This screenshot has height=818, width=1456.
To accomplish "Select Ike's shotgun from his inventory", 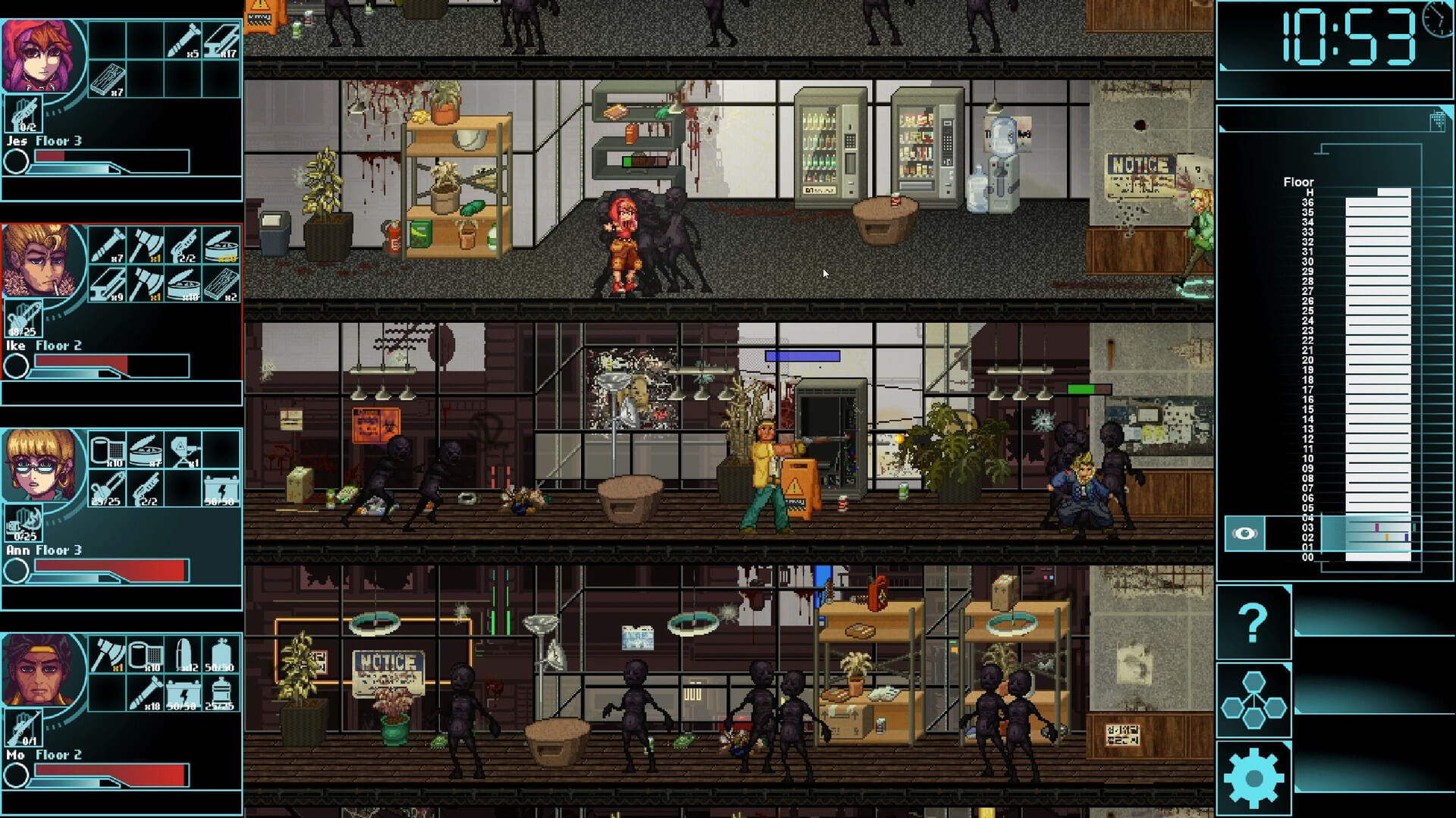I will click(x=183, y=243).
